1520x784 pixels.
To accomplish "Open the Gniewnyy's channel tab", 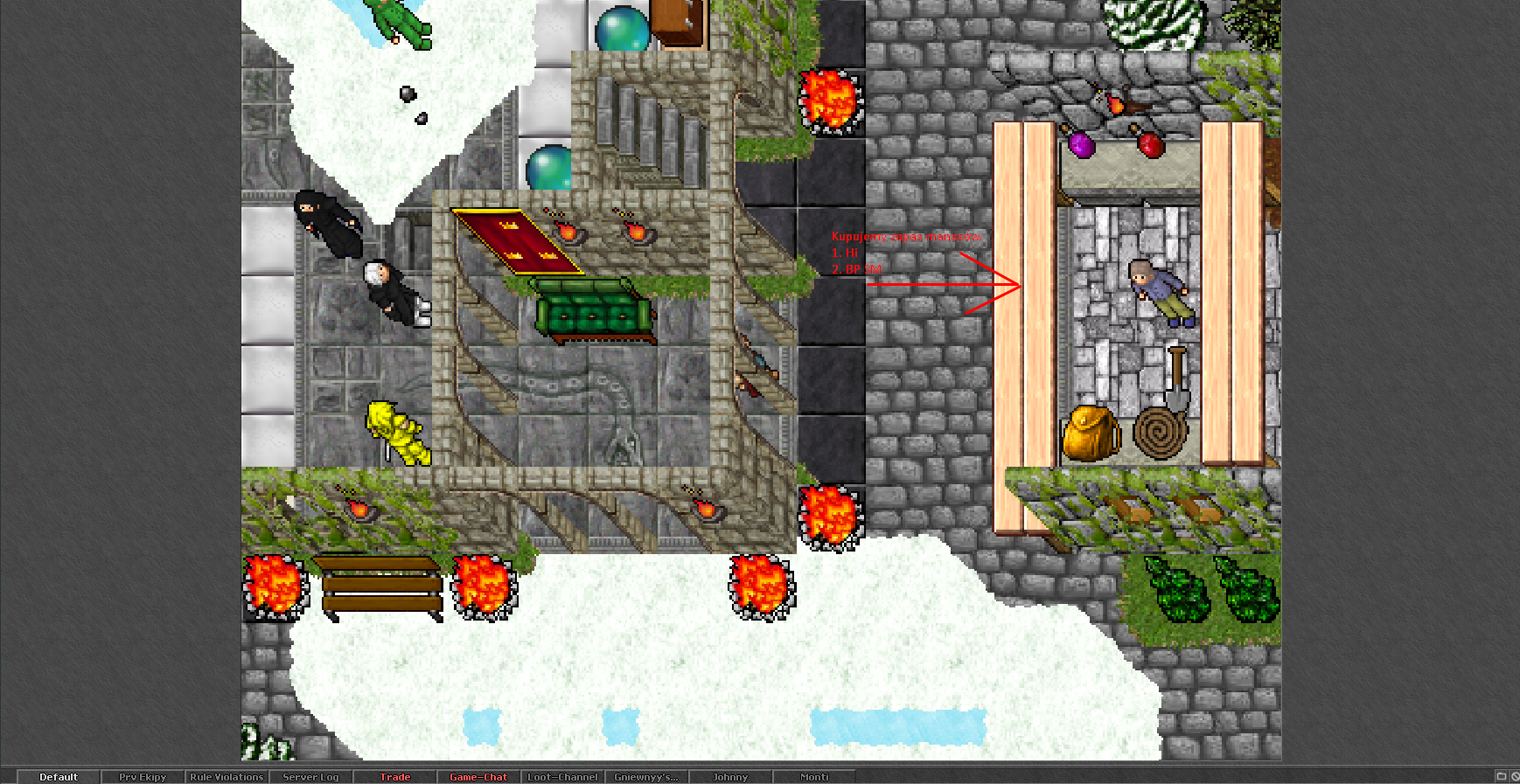I will [645, 777].
